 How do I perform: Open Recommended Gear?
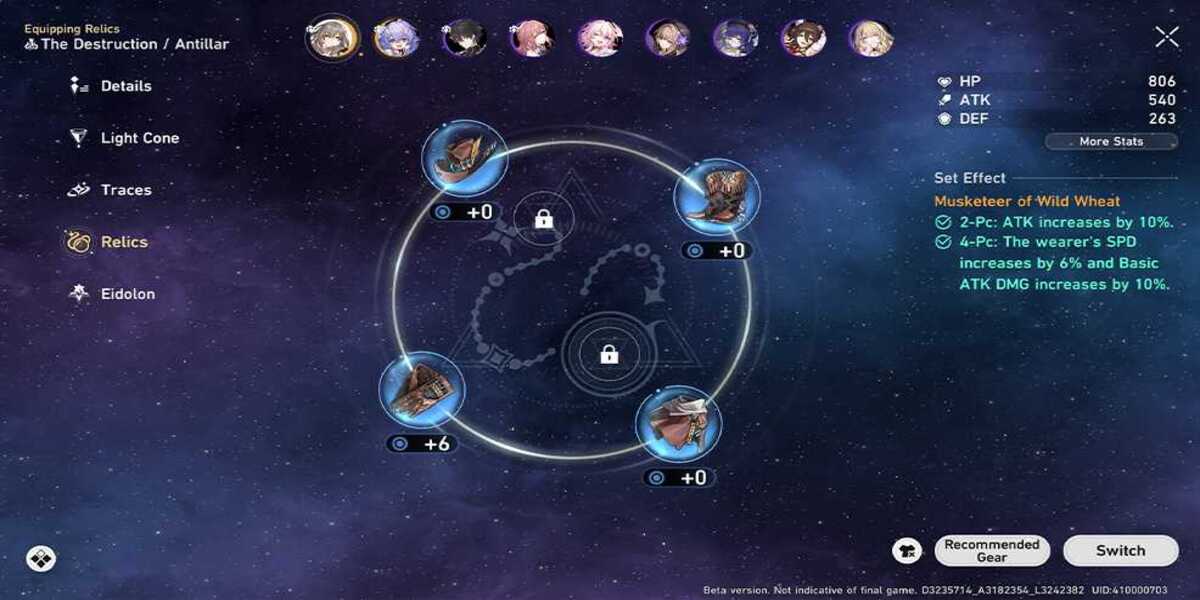pos(991,550)
